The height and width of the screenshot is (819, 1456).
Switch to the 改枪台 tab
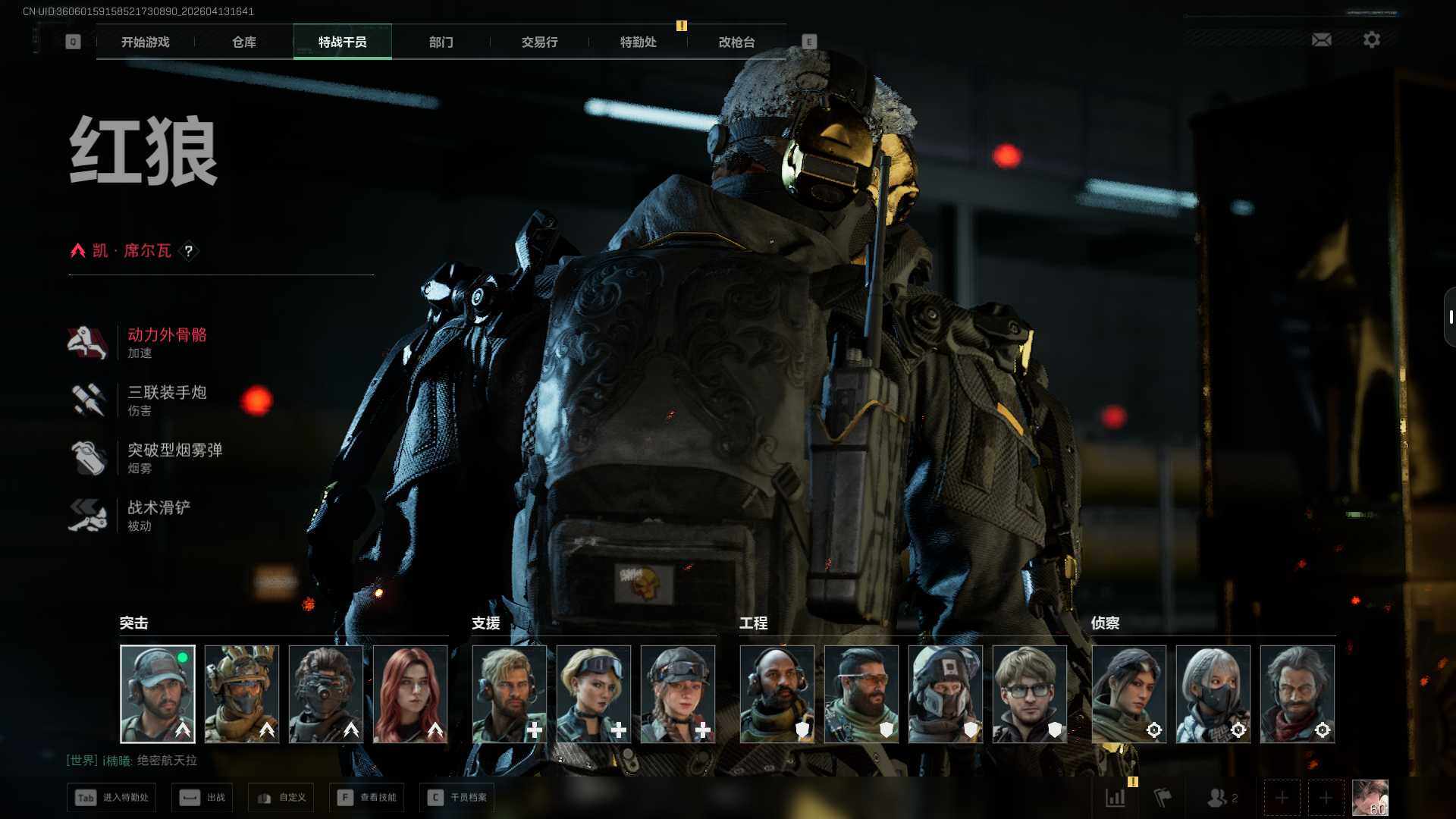736,42
